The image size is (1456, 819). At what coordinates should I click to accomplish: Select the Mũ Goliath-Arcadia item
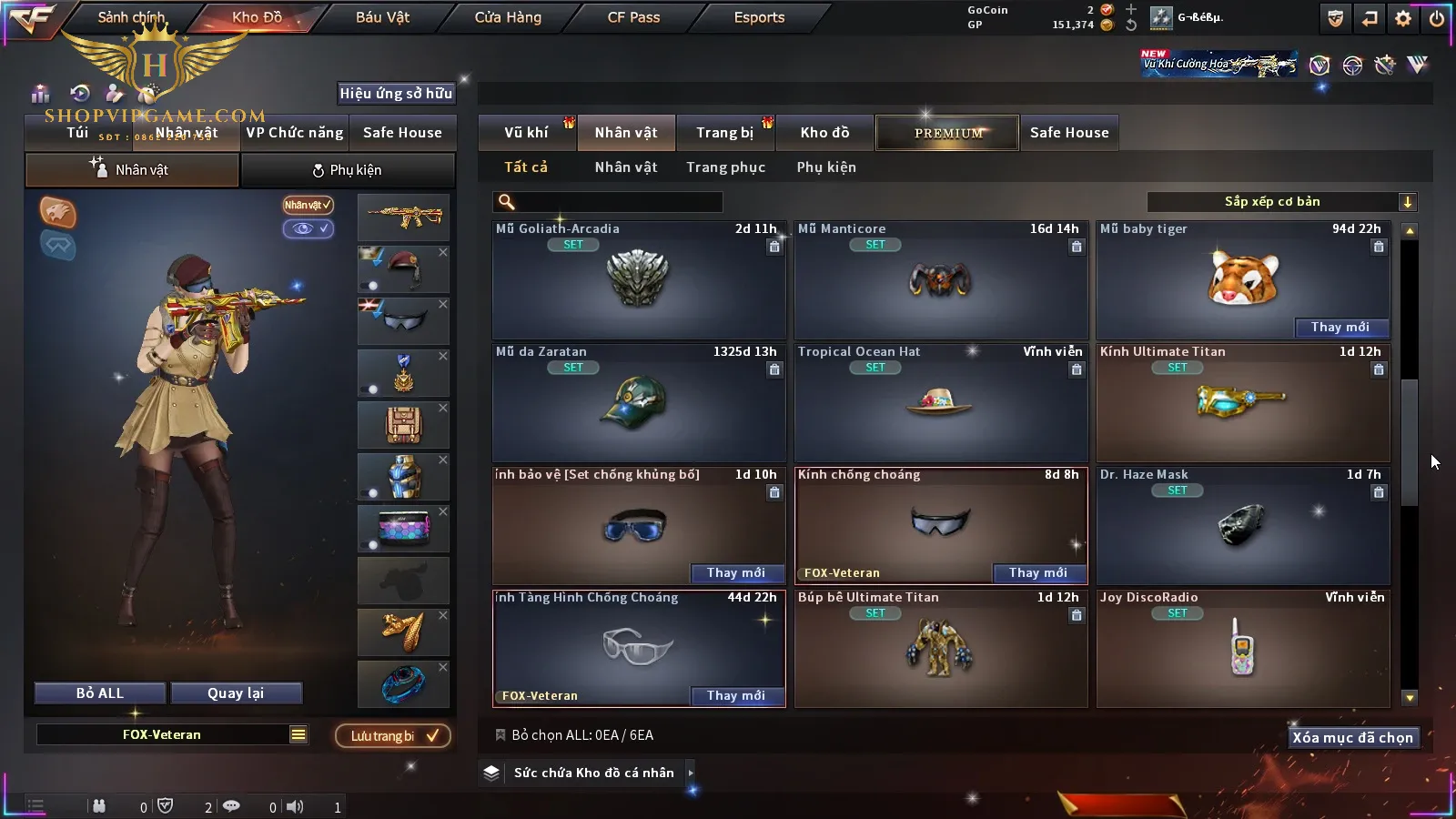pos(639,280)
